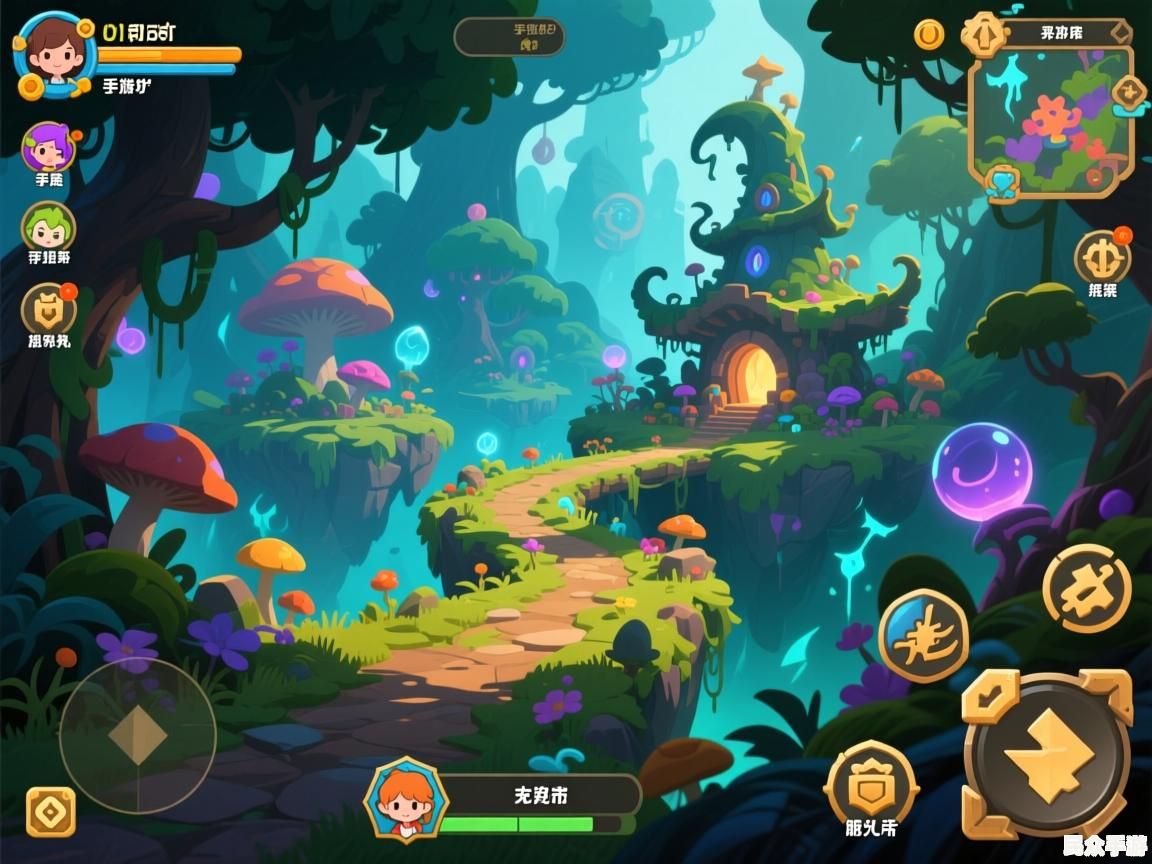1152x864 pixels.
Task: Open the square gold icon in the bottom-left corner
Action: point(51,812)
